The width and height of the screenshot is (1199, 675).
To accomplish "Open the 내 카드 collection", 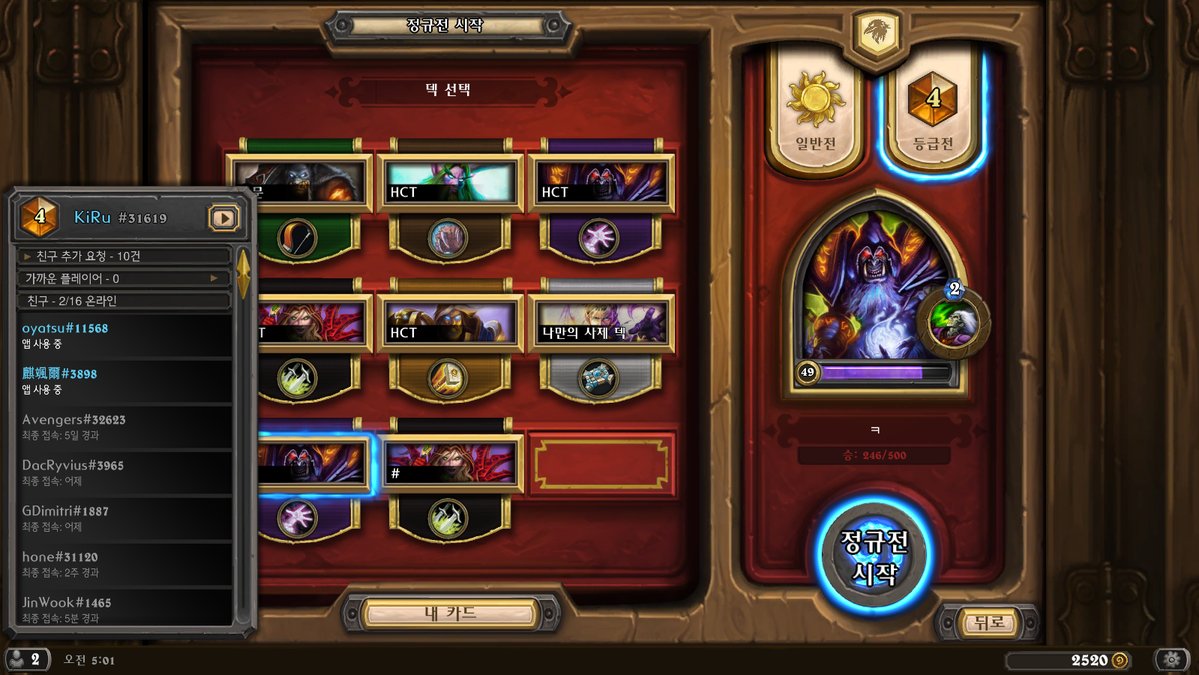I will point(449,613).
